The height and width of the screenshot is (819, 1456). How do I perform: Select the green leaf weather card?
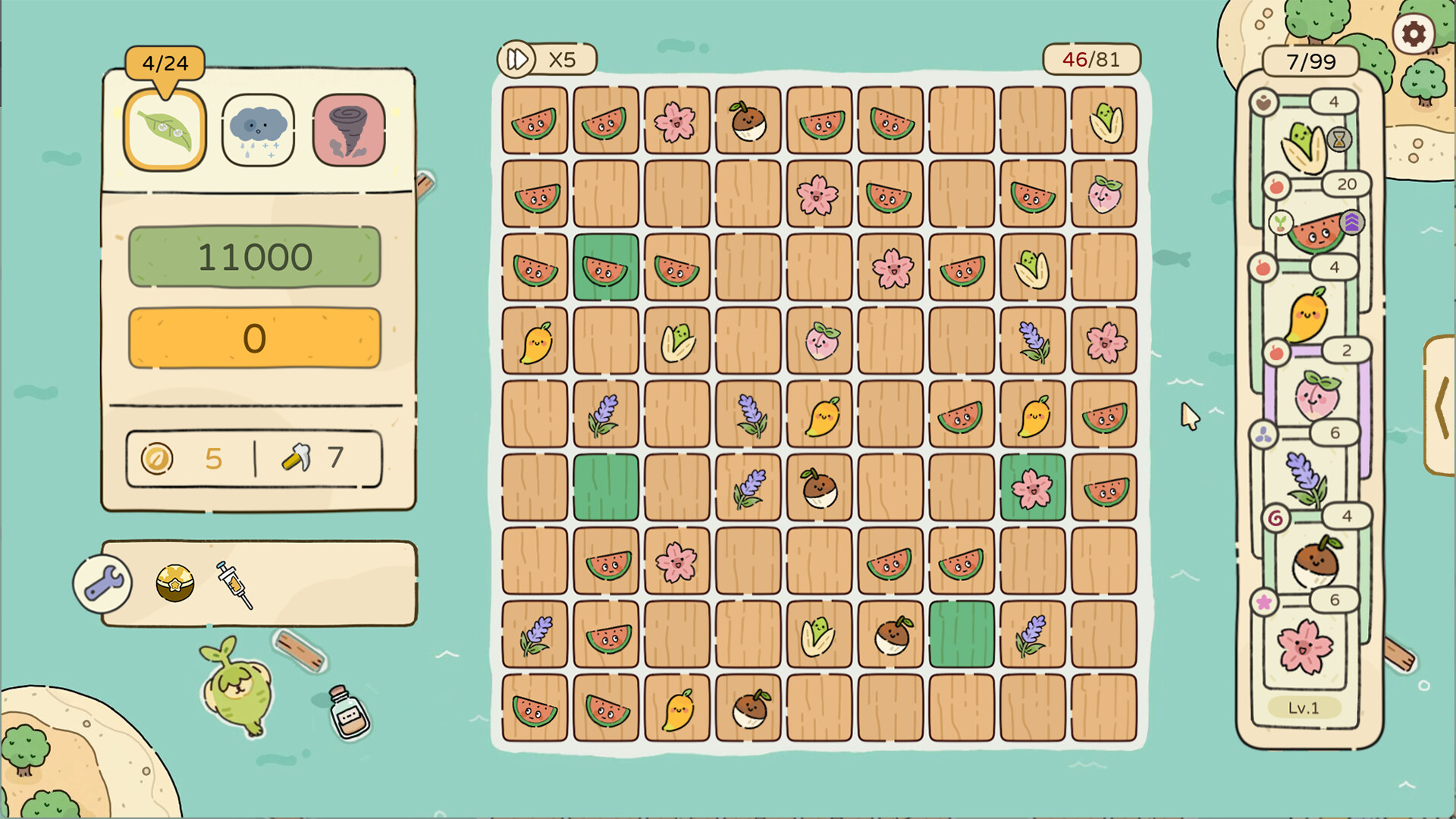[165, 130]
